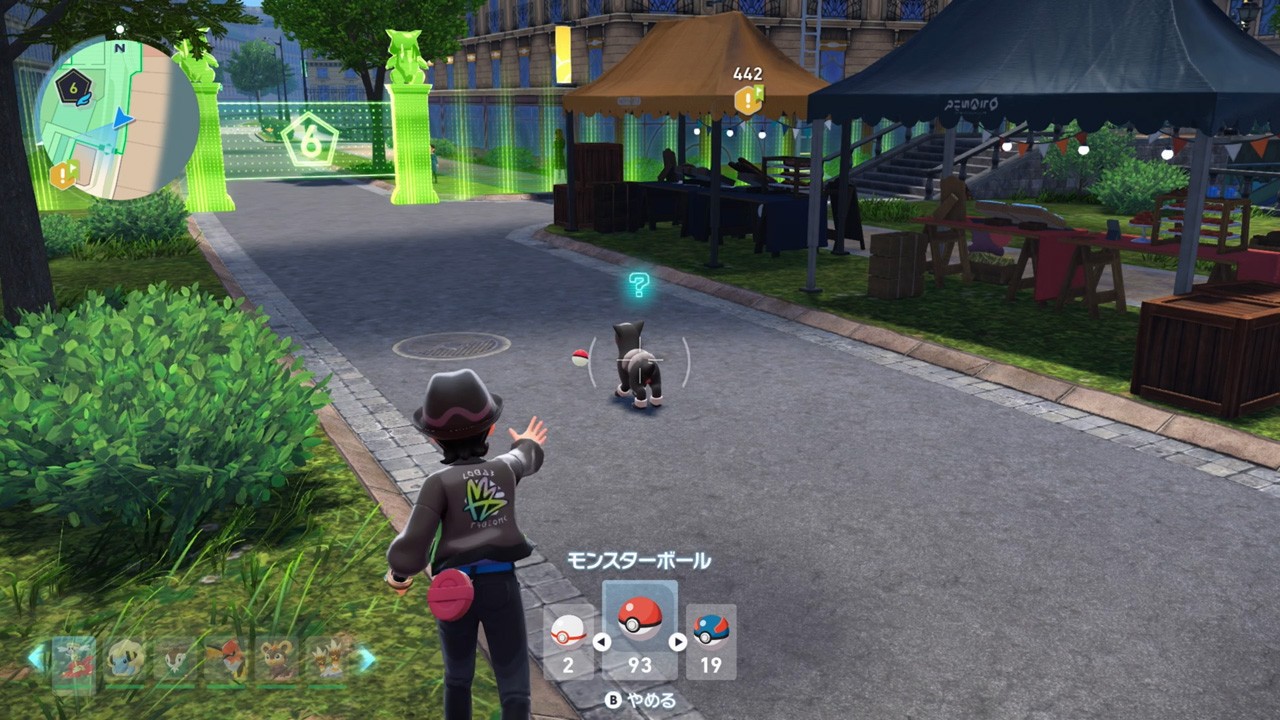Click the left arrow of ball selector
Screen dimensions: 1280x720
pos(602,642)
